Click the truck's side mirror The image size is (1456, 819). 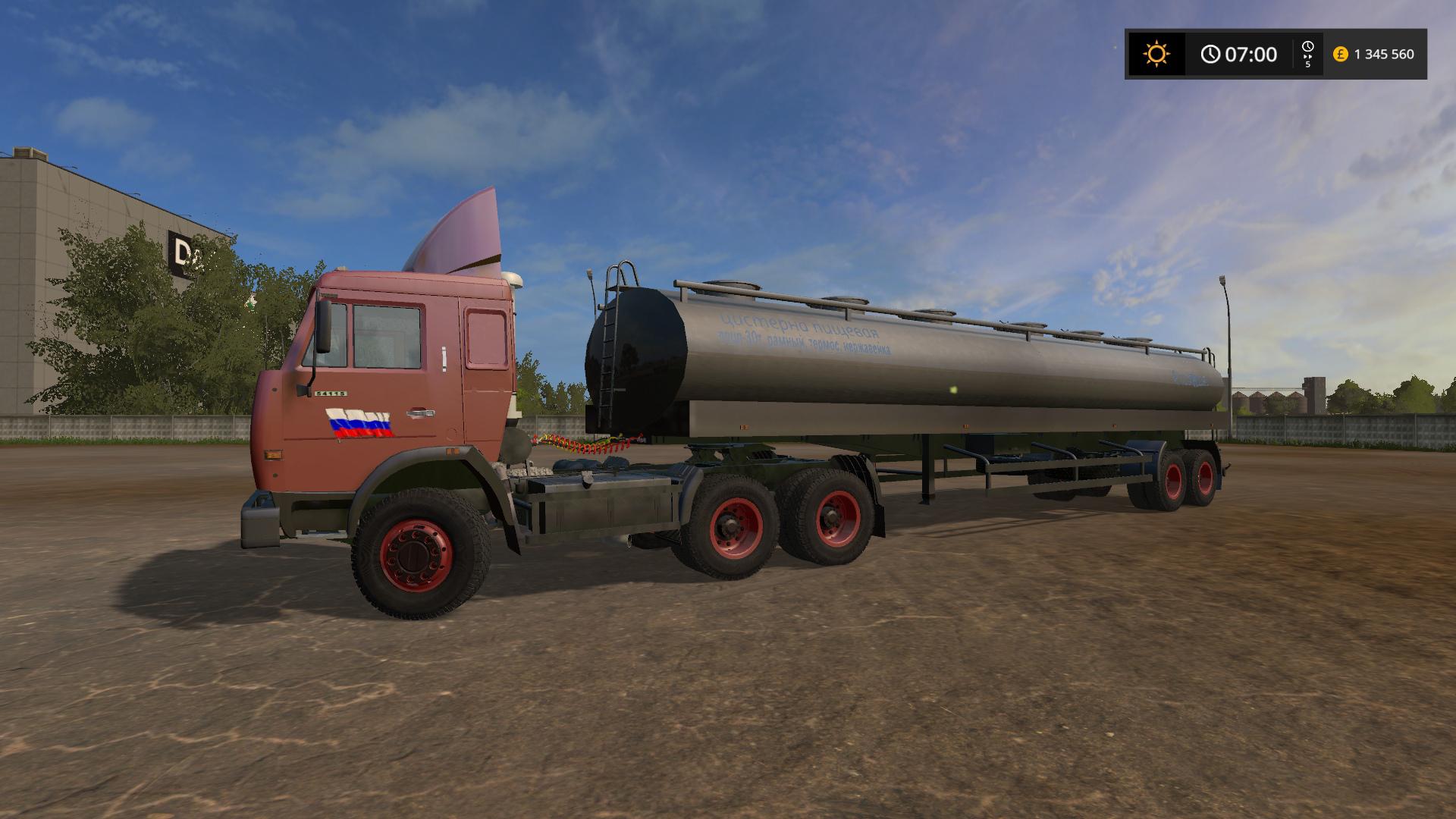pos(322,326)
